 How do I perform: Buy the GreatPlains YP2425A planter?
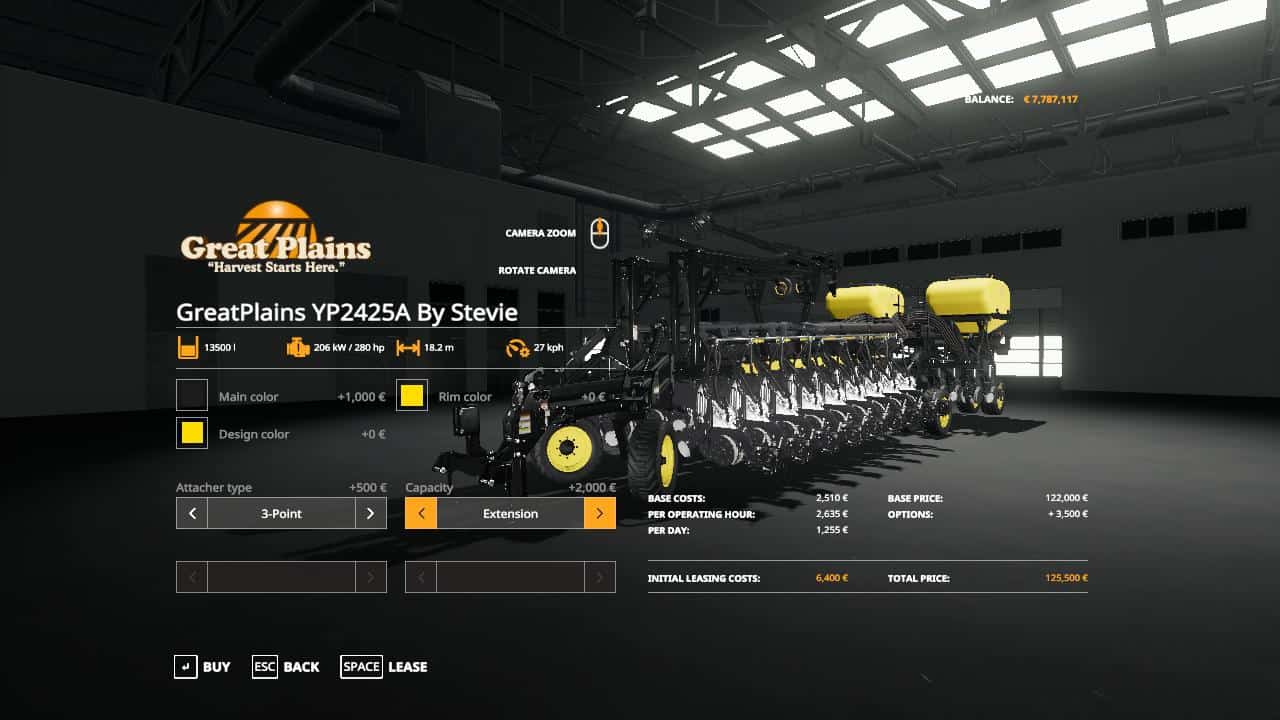tap(202, 667)
